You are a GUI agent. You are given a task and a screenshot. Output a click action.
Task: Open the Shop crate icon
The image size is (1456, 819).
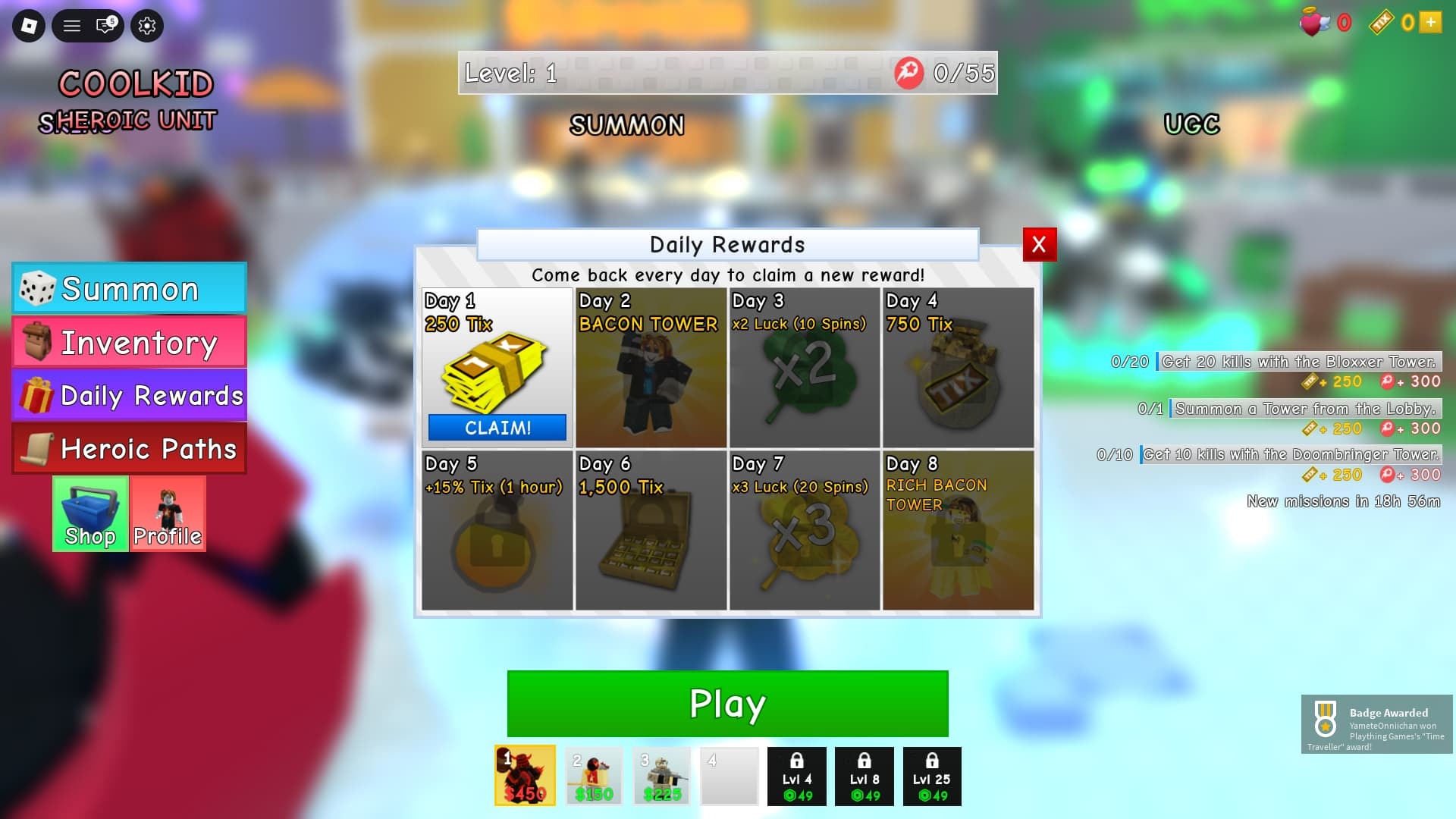[x=90, y=513]
